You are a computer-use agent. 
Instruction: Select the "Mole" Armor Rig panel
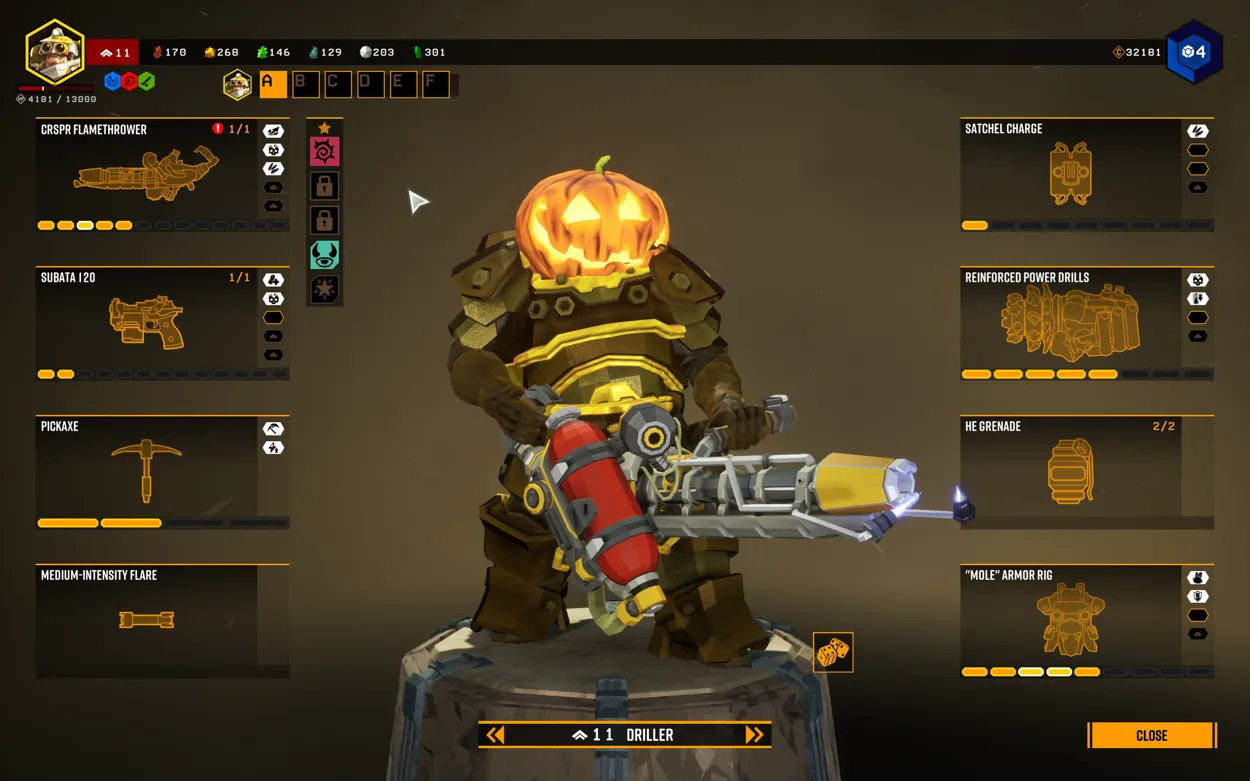(x=1071, y=620)
